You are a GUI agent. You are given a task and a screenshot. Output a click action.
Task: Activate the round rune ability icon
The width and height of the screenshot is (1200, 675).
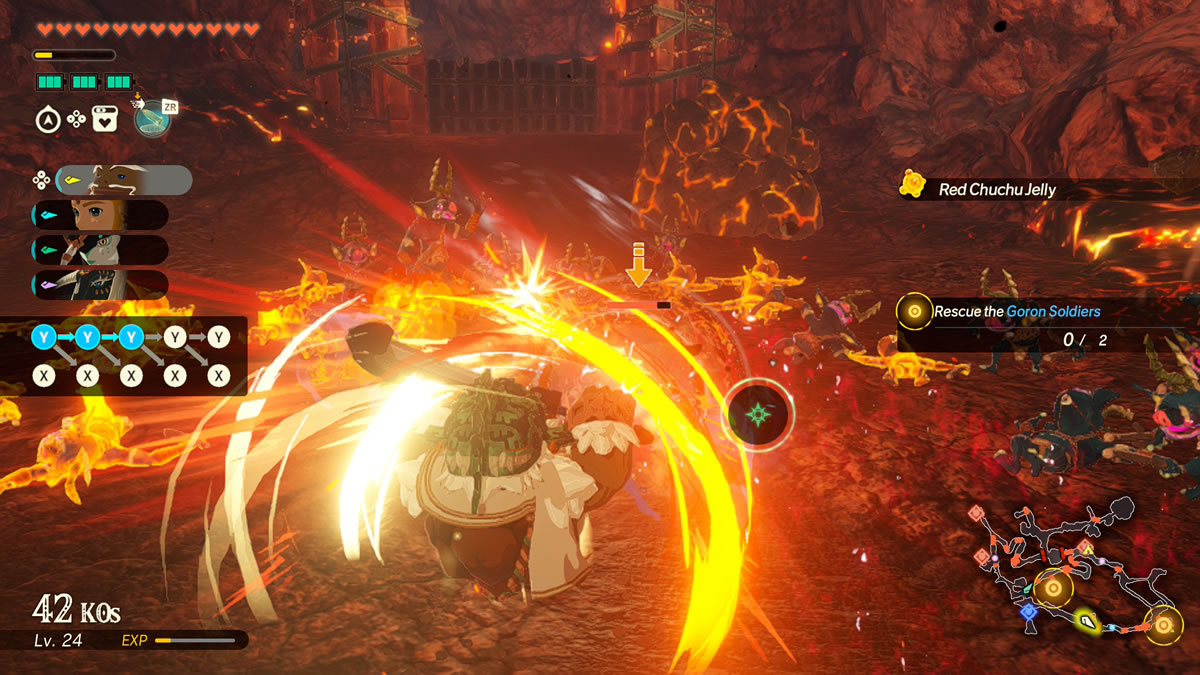tap(150, 118)
